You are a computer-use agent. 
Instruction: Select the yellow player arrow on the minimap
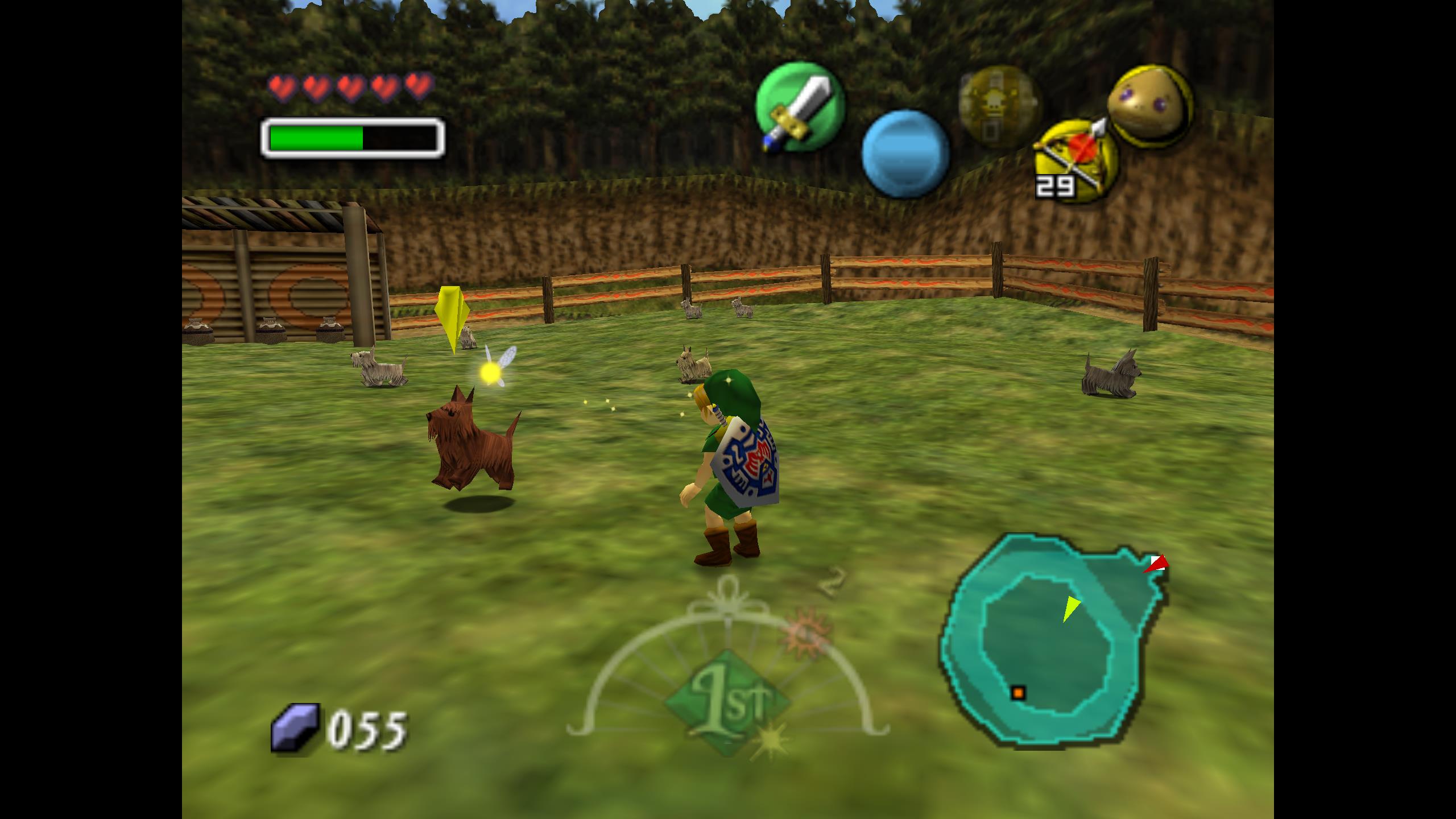coord(1070,608)
